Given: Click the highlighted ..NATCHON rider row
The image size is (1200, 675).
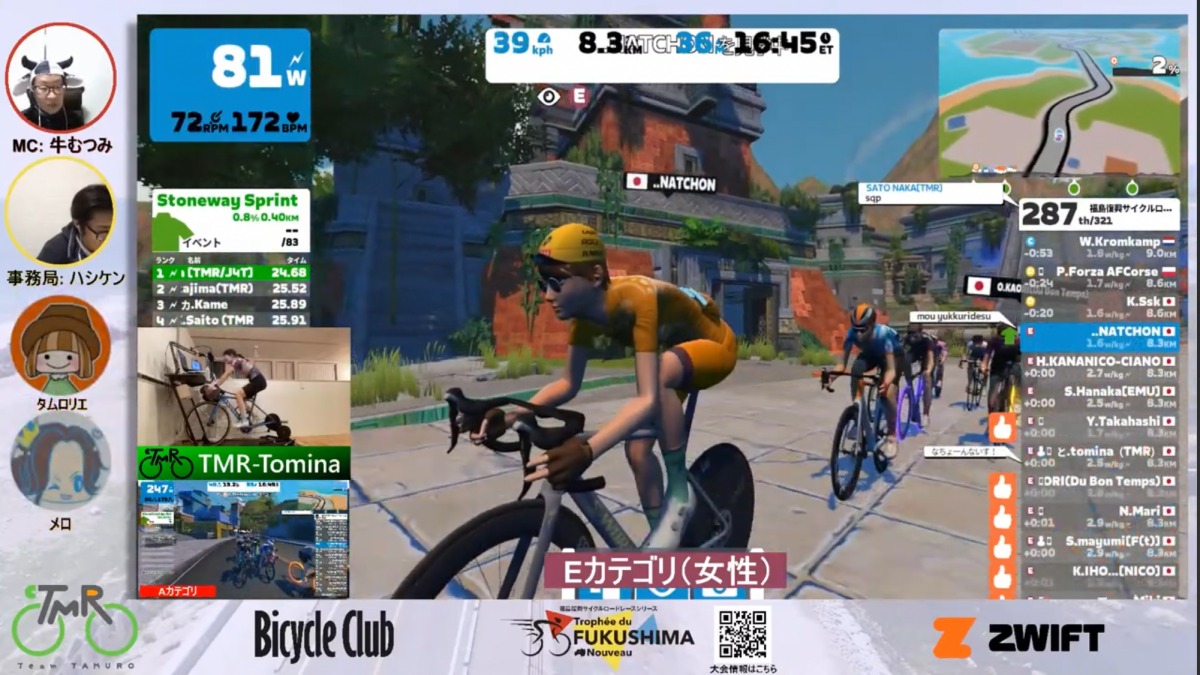Looking at the screenshot, I should pyautogui.click(x=1099, y=336).
